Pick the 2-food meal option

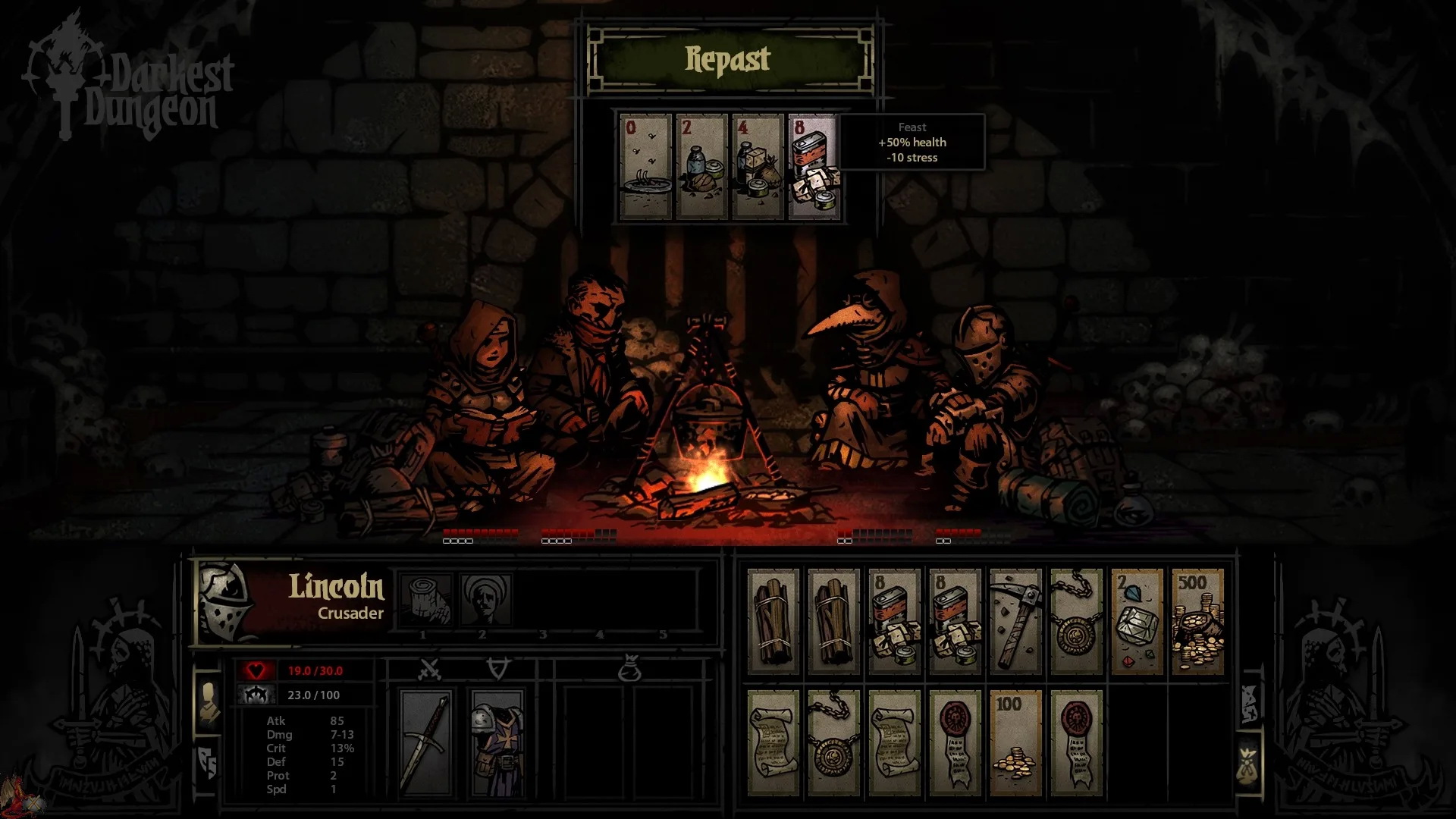(701, 168)
